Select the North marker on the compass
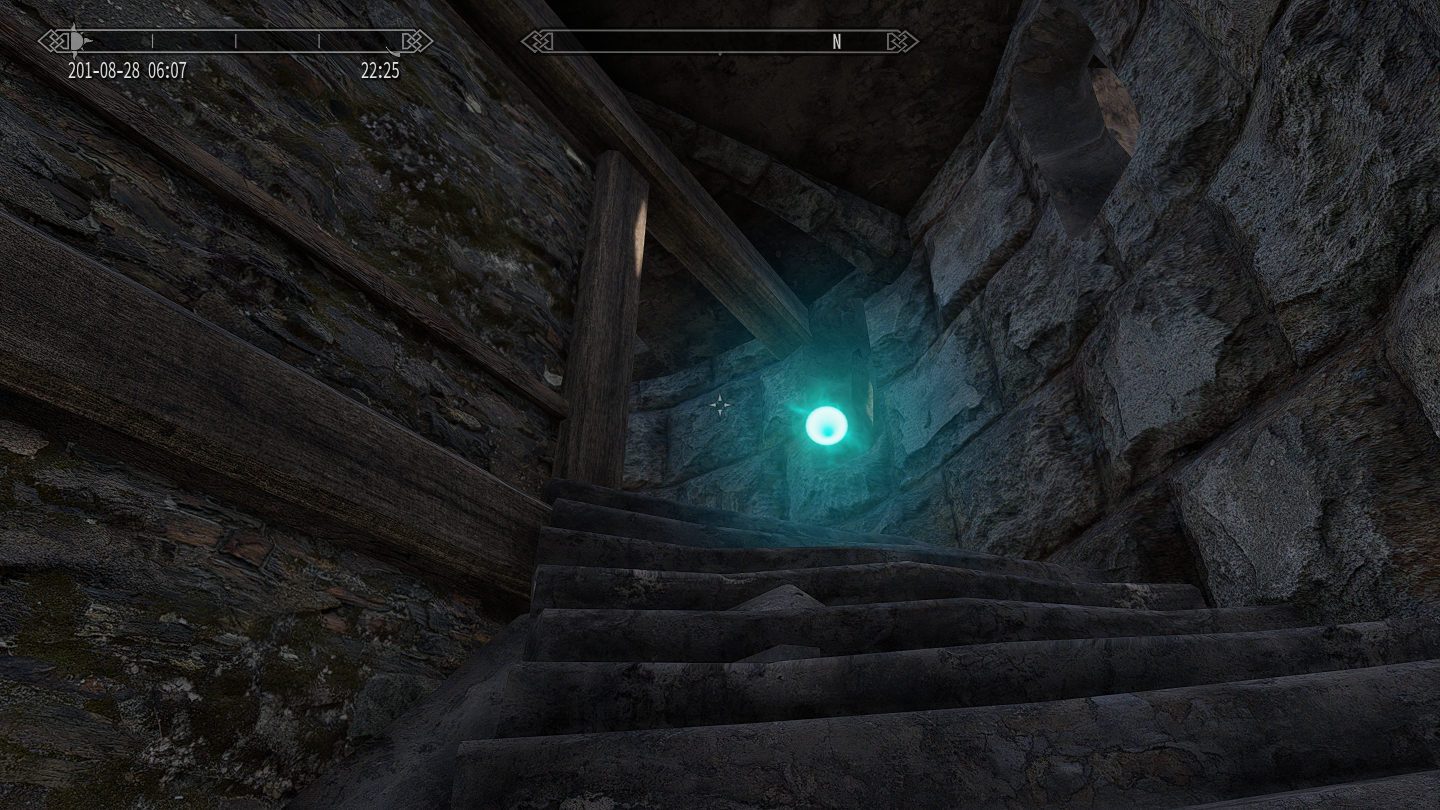1440x810 pixels. point(837,41)
